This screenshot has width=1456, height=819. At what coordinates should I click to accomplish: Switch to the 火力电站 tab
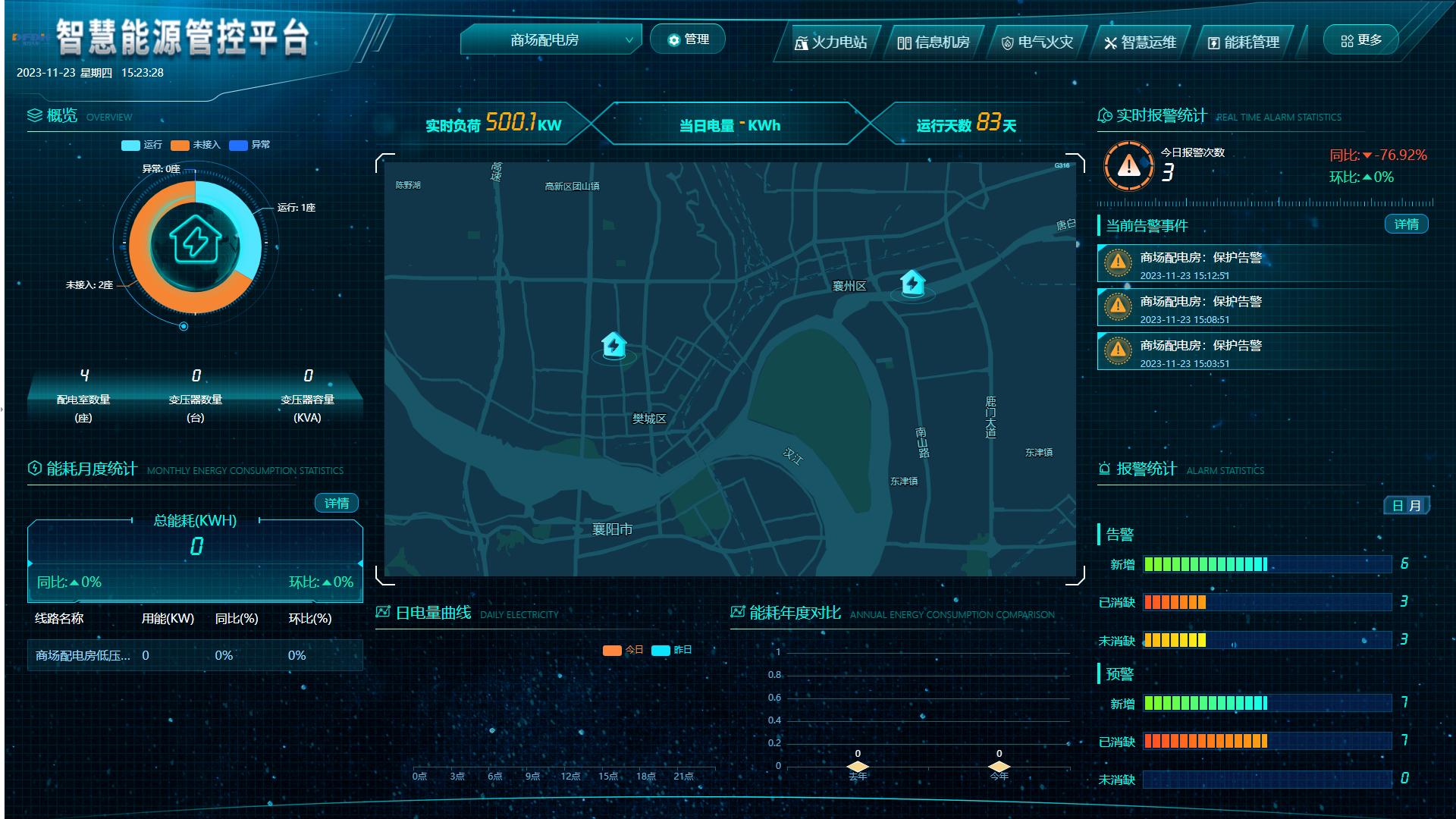coord(830,42)
